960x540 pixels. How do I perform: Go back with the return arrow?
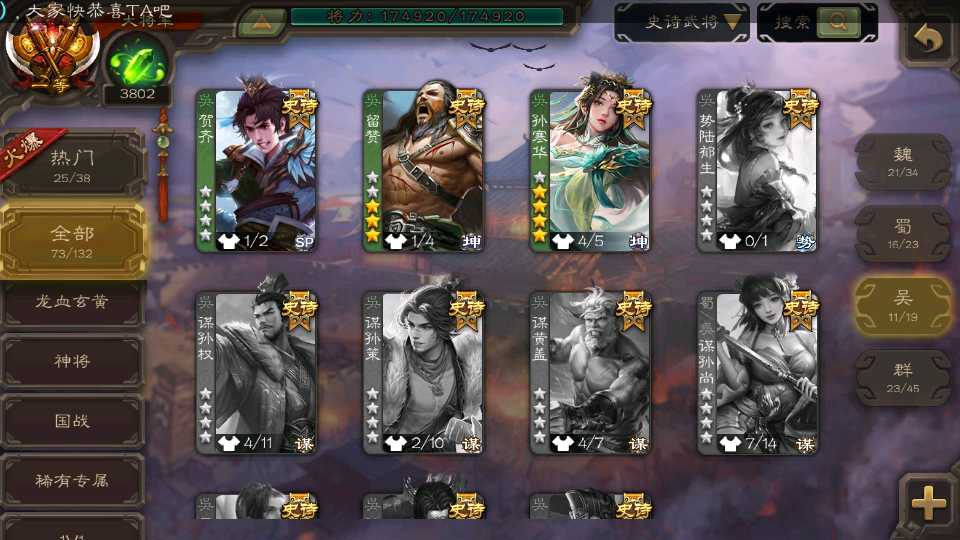pos(928,40)
